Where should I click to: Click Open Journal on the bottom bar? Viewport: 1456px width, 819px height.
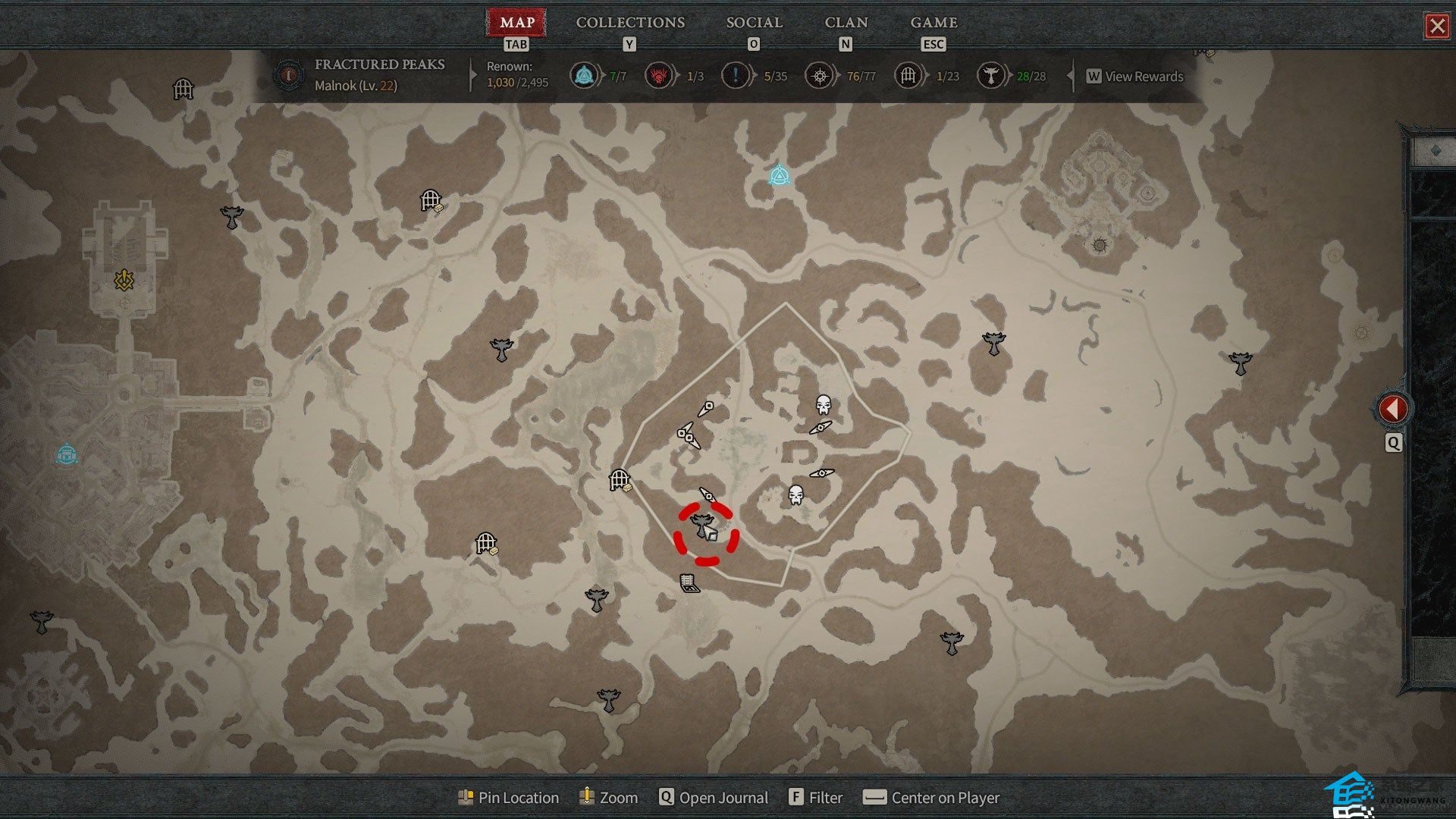click(714, 798)
